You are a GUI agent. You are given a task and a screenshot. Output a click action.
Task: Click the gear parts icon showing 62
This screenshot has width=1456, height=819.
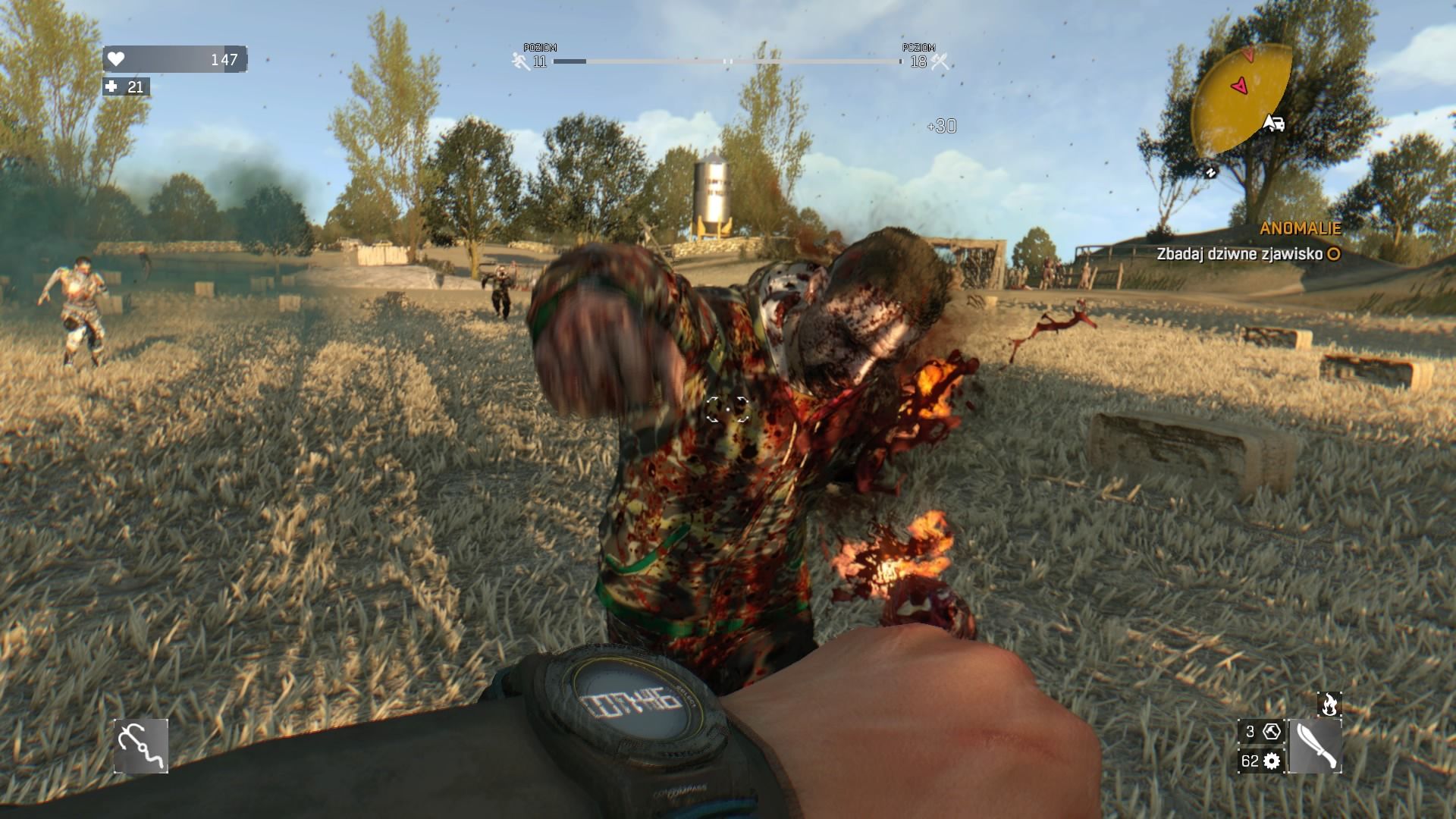pyautogui.click(x=1270, y=761)
